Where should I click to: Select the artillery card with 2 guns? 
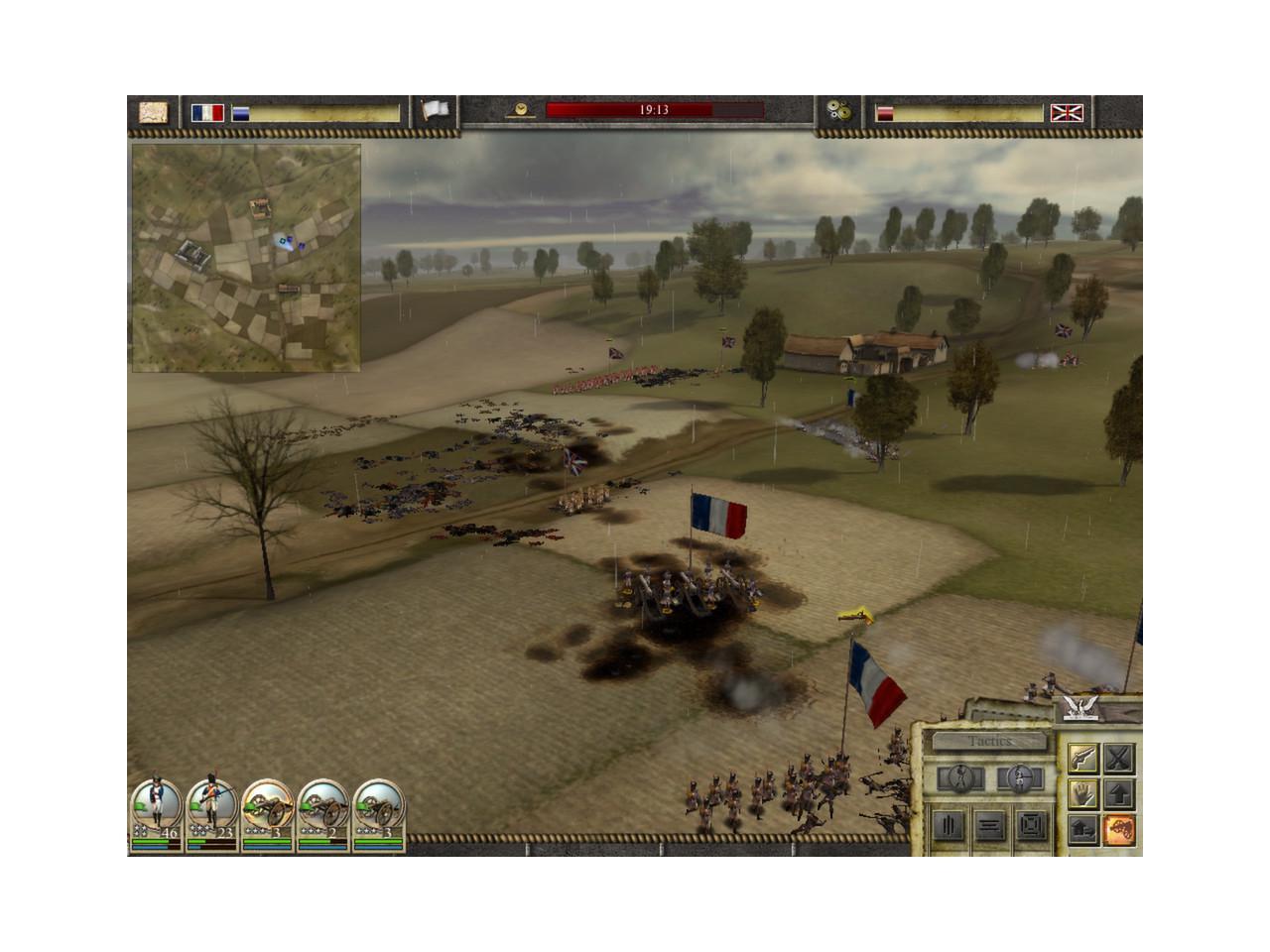click(323, 815)
